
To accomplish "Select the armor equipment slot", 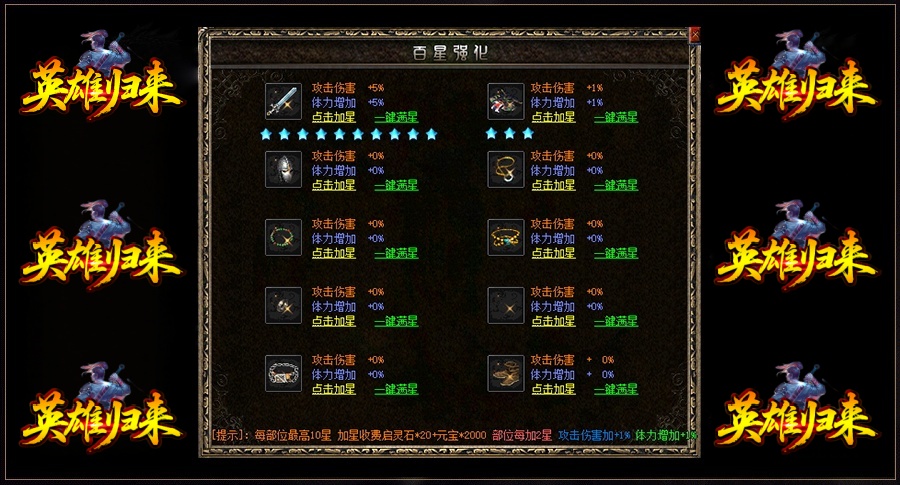I will 506,101.
